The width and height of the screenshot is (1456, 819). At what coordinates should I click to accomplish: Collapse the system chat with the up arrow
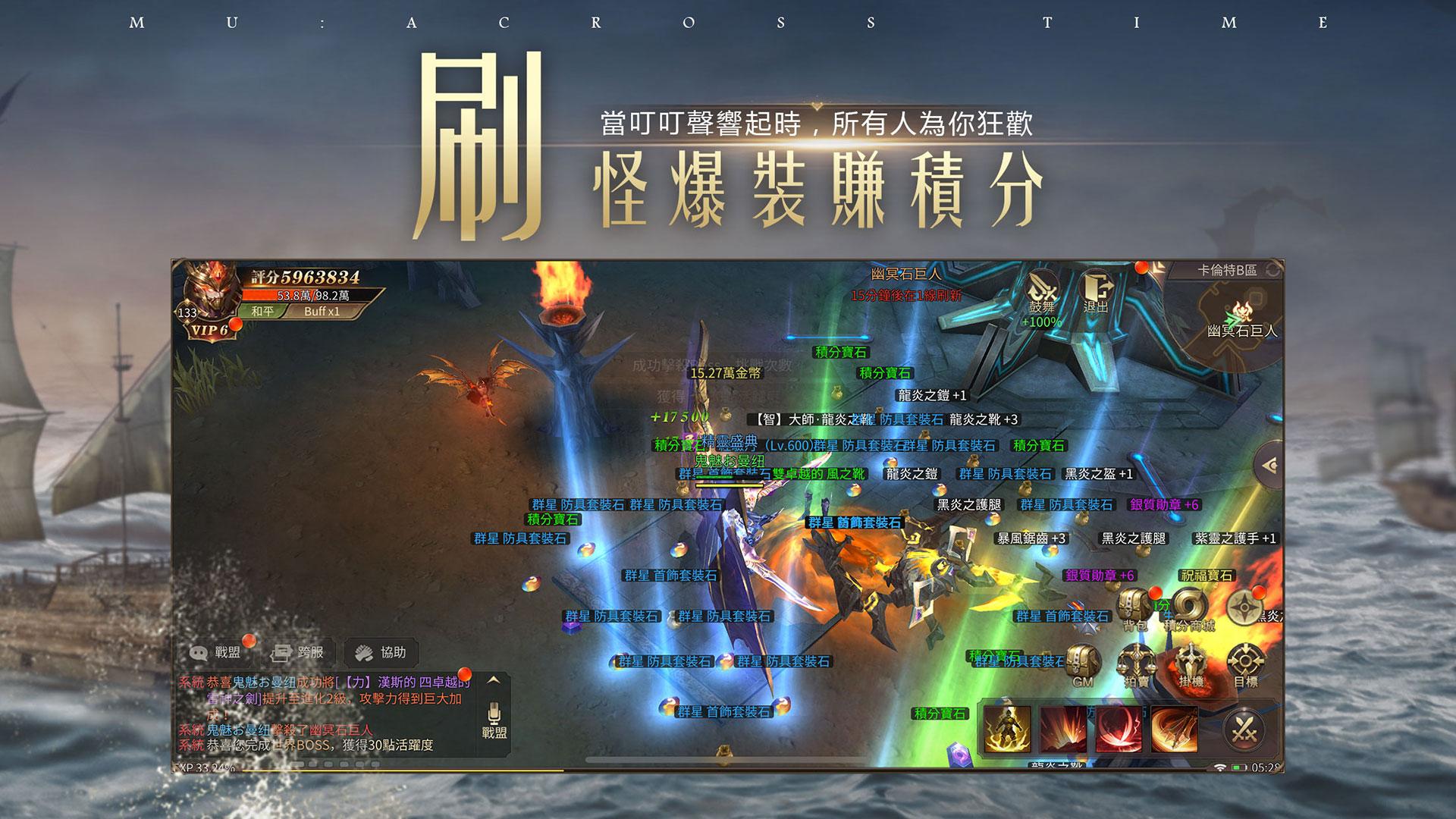click(494, 679)
